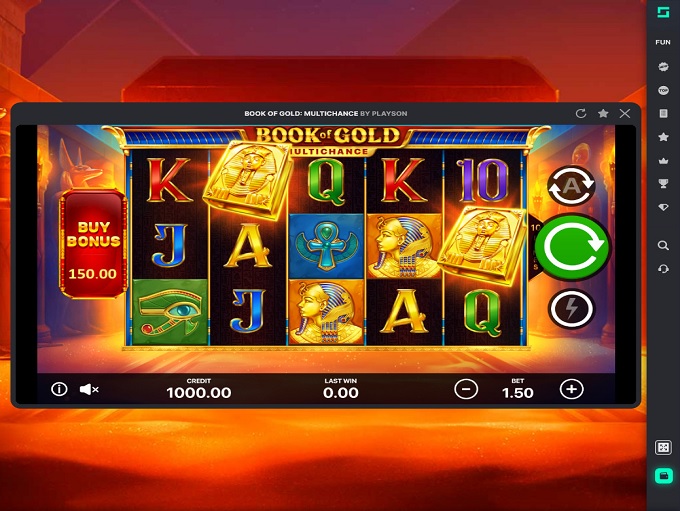Toggle the muted sound speaker icon
The width and height of the screenshot is (680, 511).
pyautogui.click(x=89, y=389)
